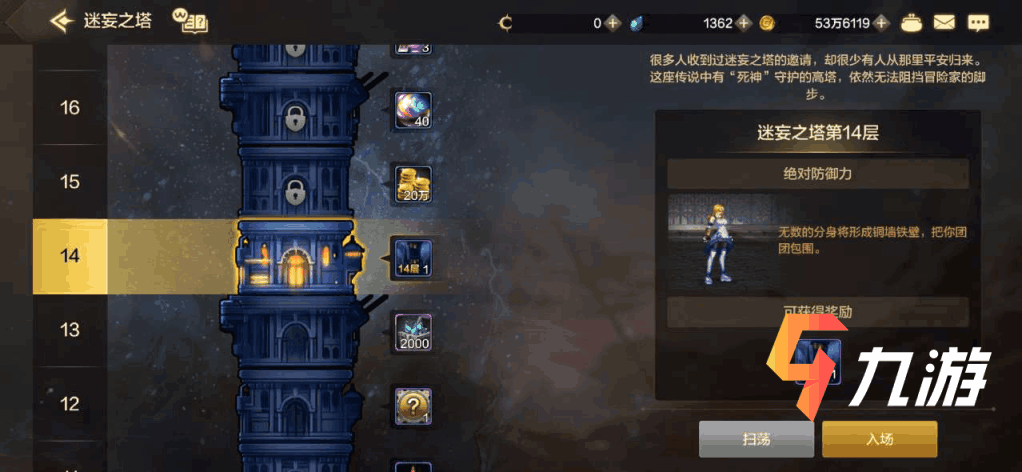Tap the plus next to the 0 currency

click(611, 22)
